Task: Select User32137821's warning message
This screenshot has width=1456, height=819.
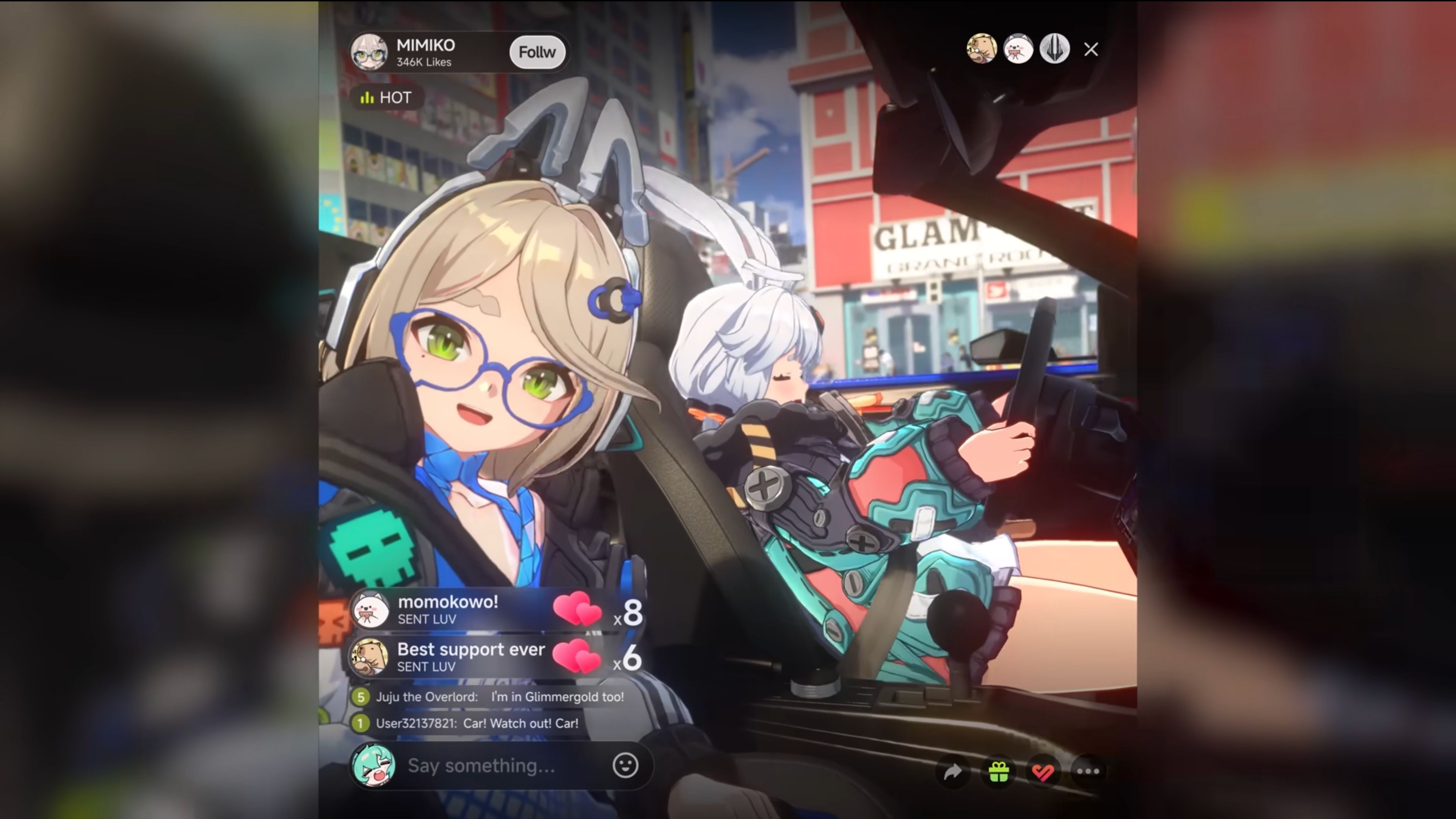Action: point(478,723)
